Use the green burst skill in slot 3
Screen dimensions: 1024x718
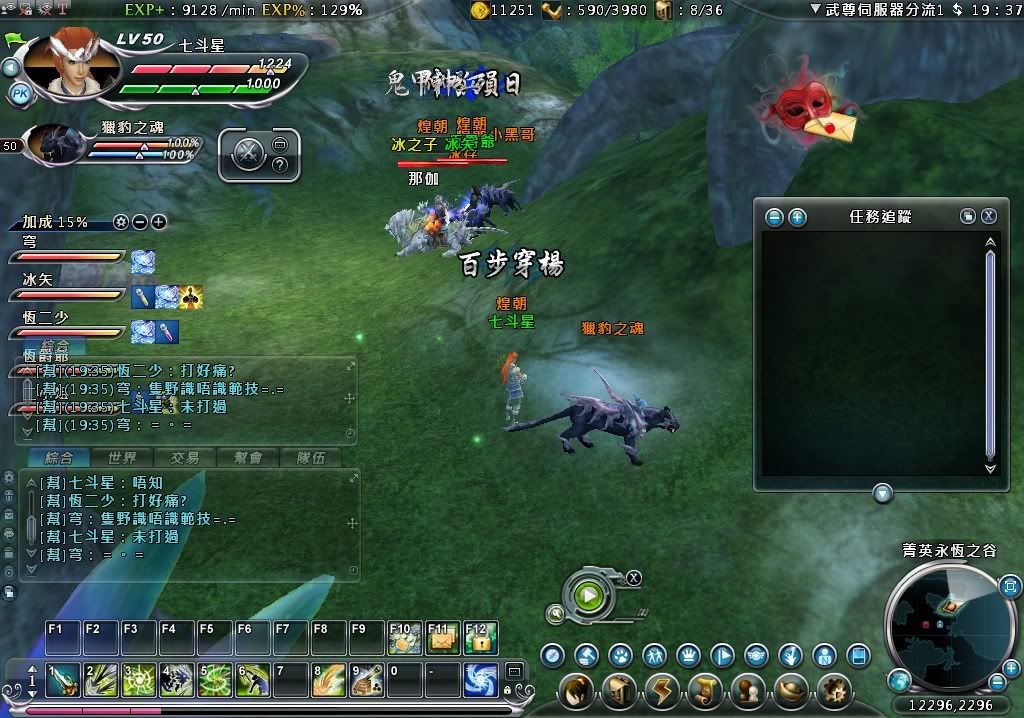point(139,681)
